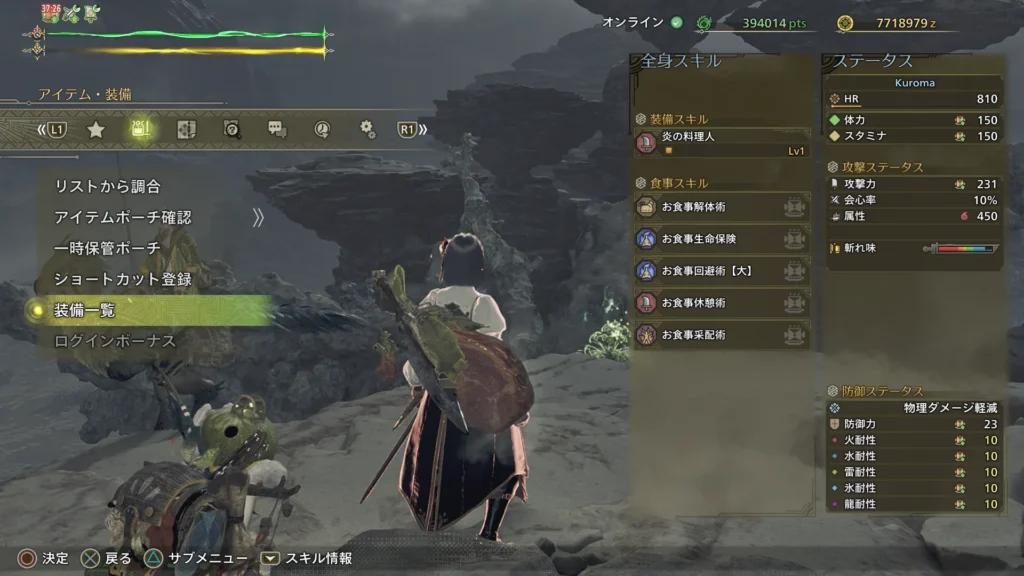
Task: Click the お食事休憩術 food skill
Action: tap(722, 303)
